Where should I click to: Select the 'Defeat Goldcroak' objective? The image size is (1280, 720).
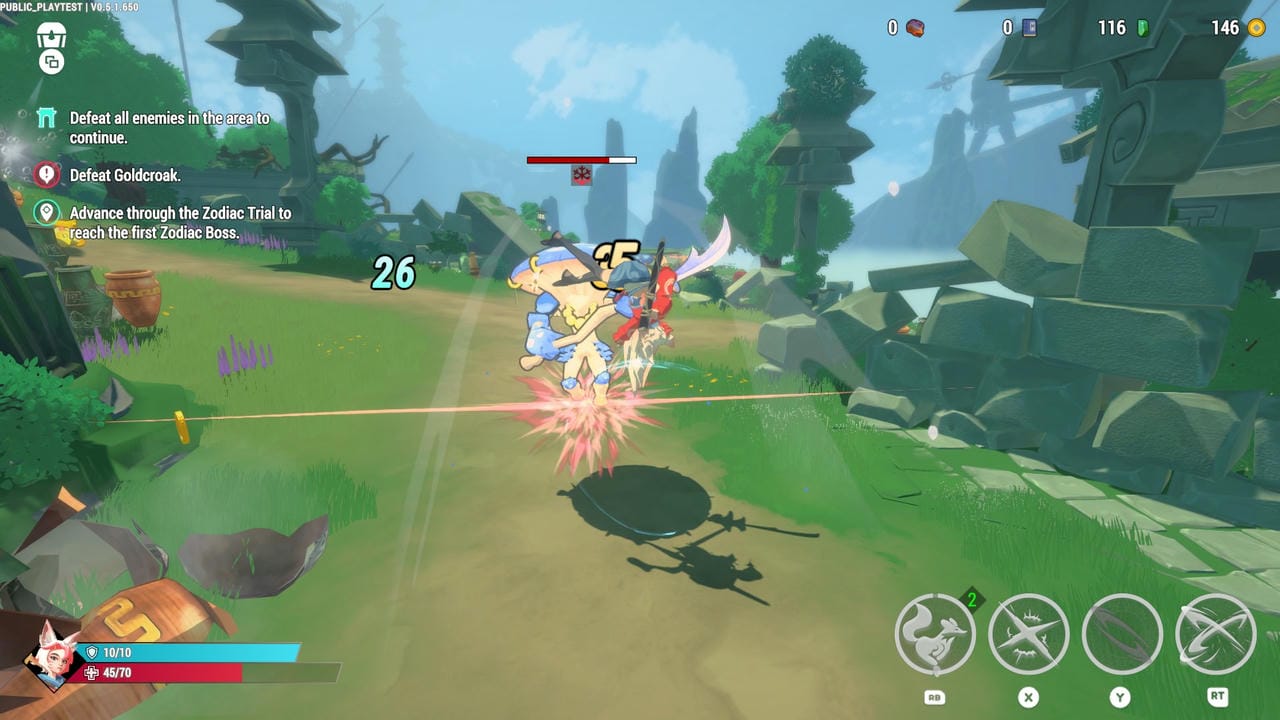point(125,175)
